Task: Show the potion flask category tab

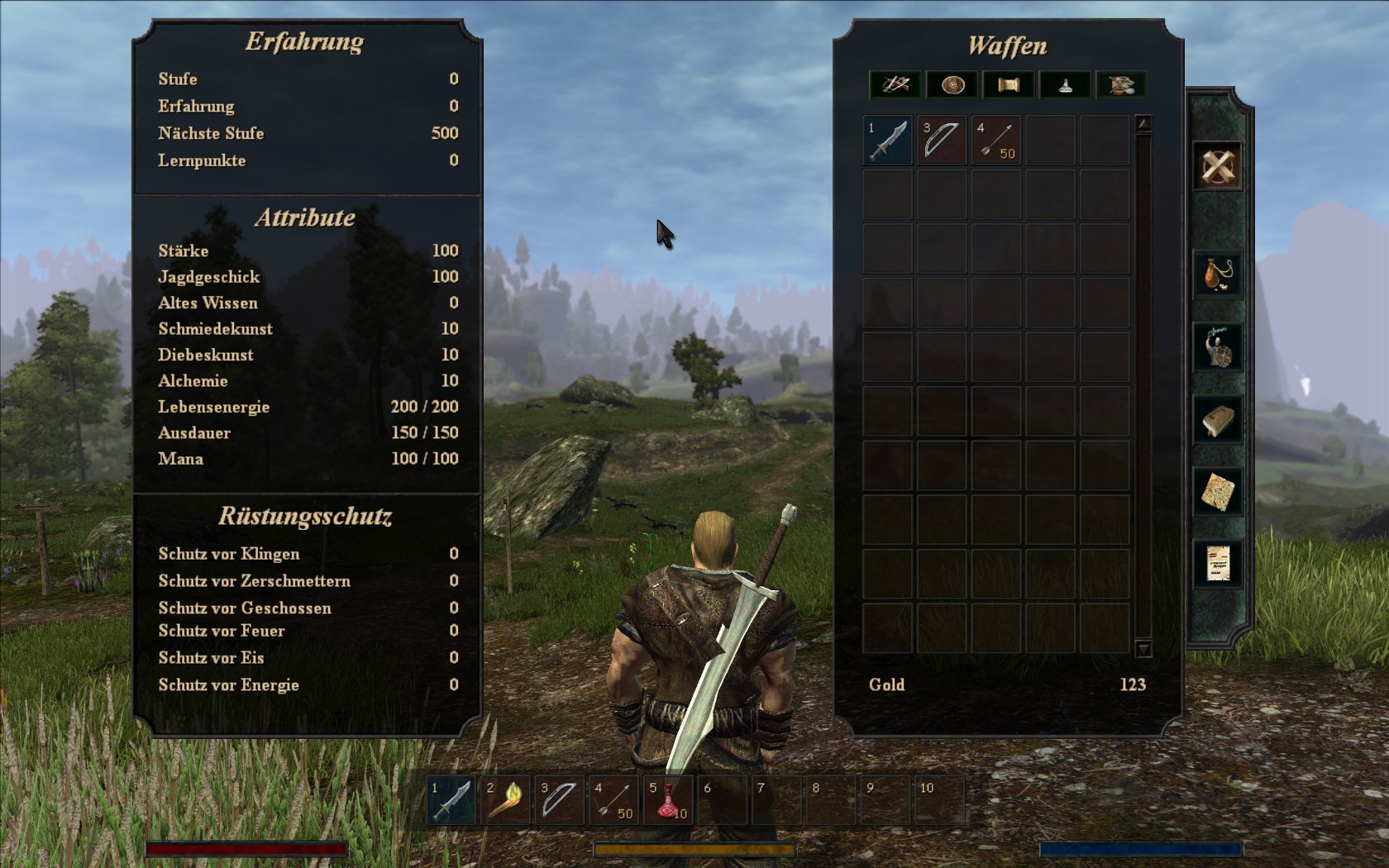Action: tap(1065, 84)
